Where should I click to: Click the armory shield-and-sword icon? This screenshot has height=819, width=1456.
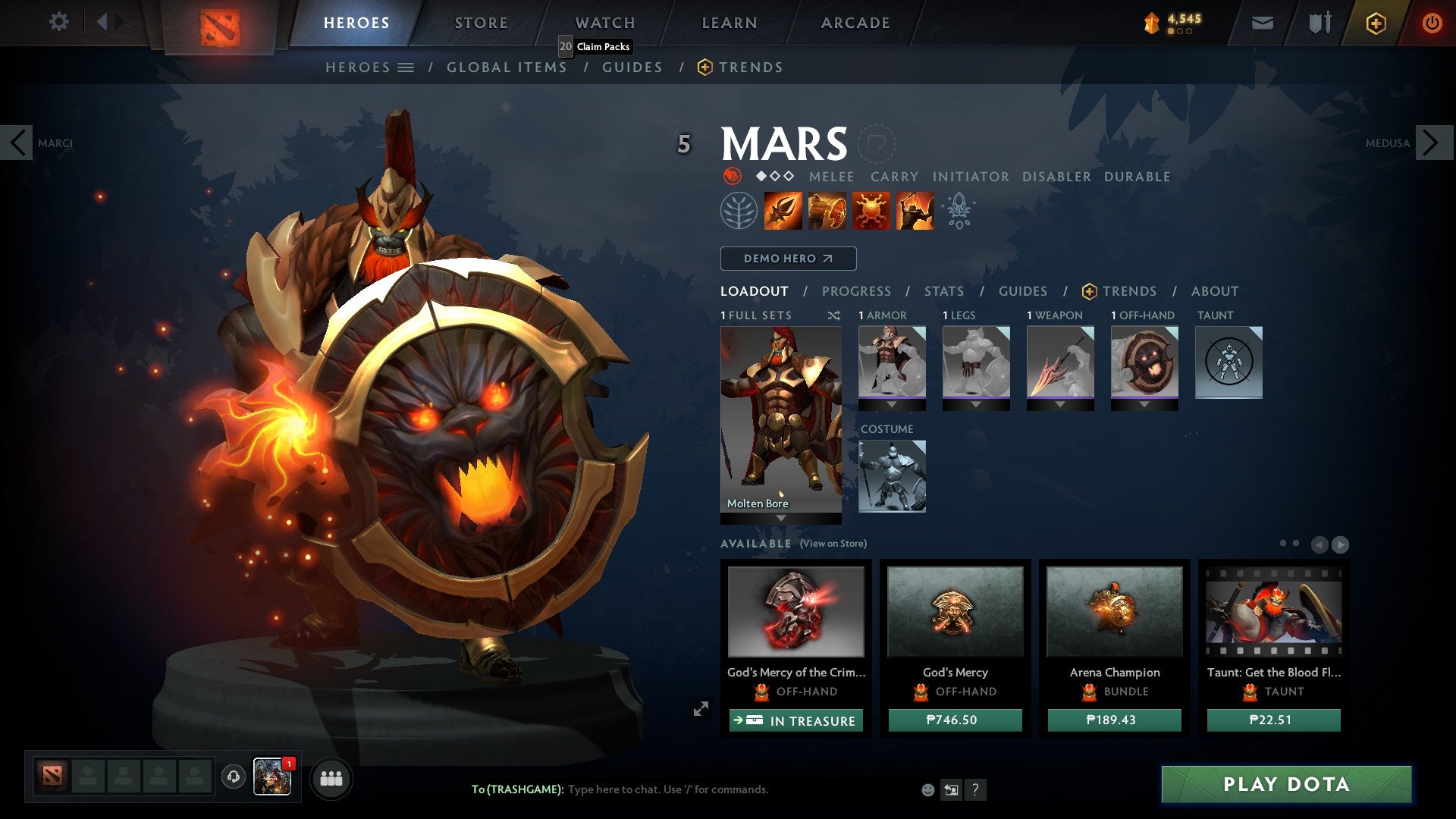coord(1319,23)
